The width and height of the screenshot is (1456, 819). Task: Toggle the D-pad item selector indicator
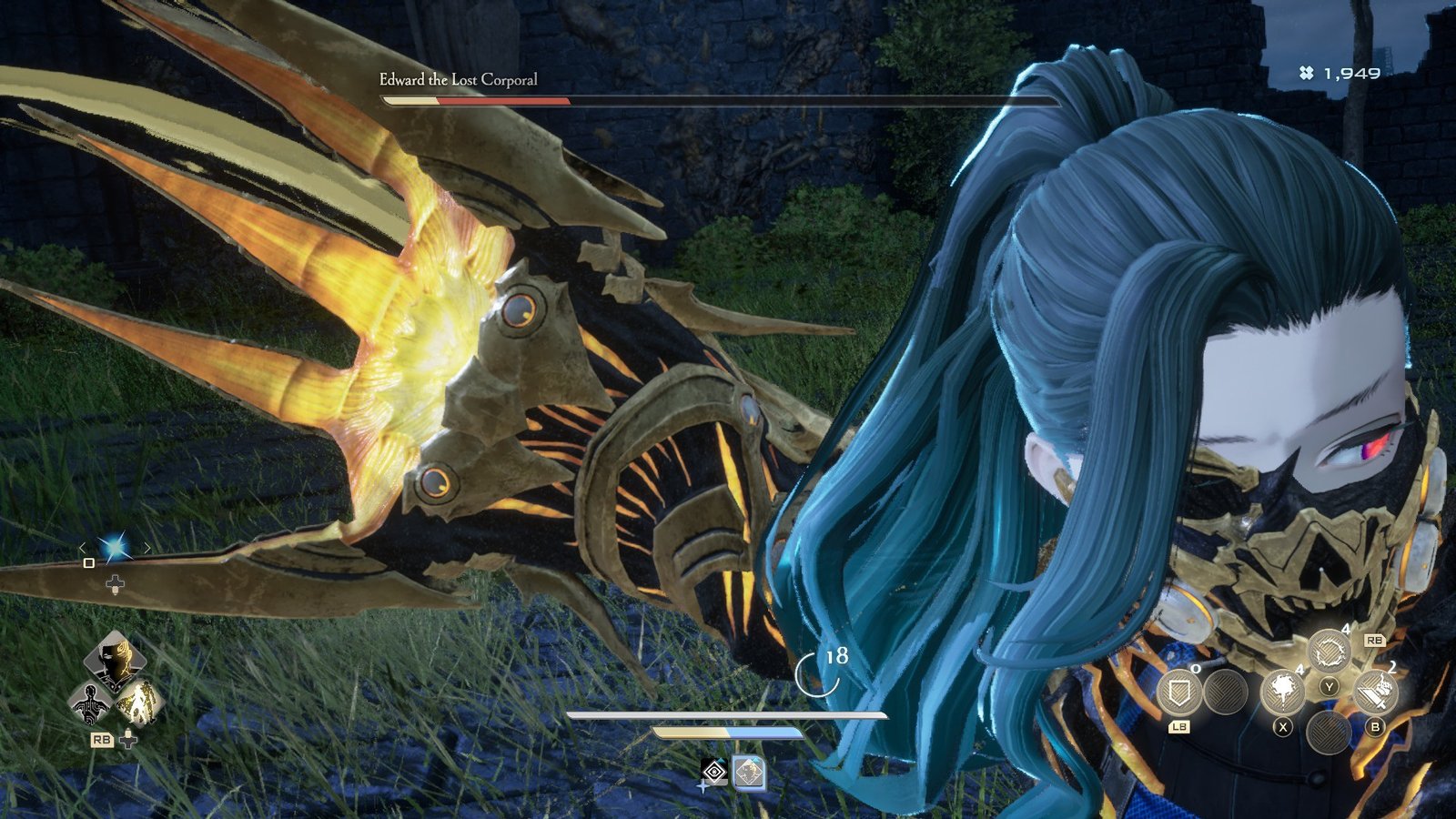[x=115, y=583]
